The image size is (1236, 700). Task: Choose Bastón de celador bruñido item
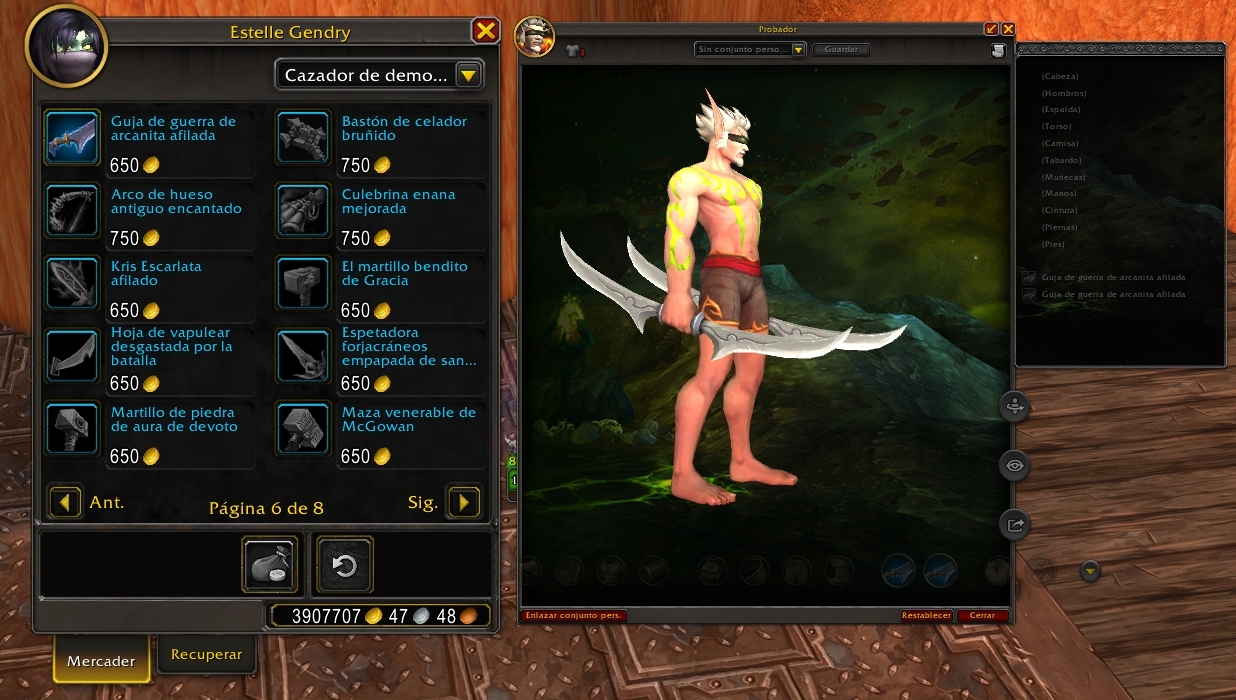(303, 137)
